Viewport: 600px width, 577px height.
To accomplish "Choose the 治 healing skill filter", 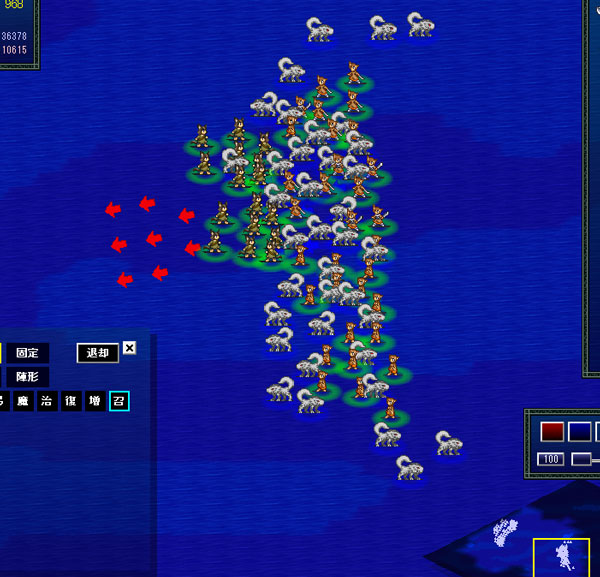I will click(x=46, y=401).
